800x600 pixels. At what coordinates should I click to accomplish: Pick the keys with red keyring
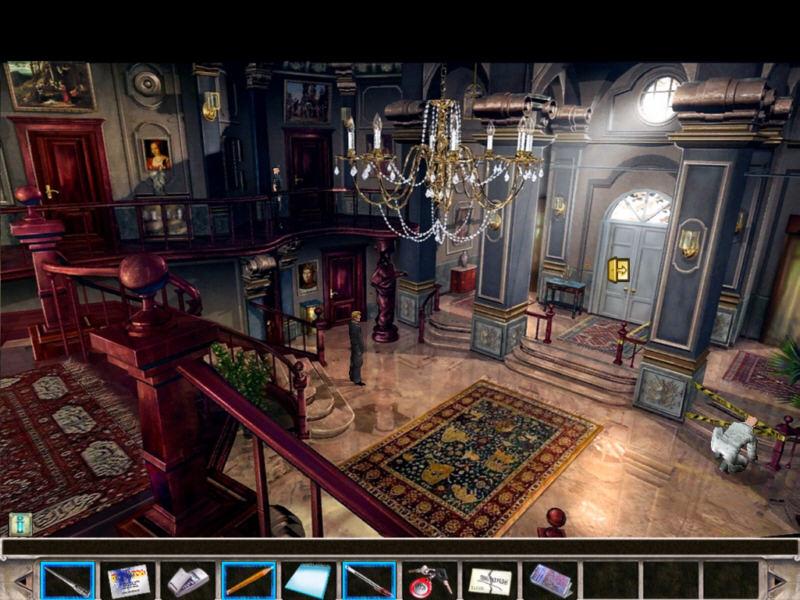tap(430, 580)
